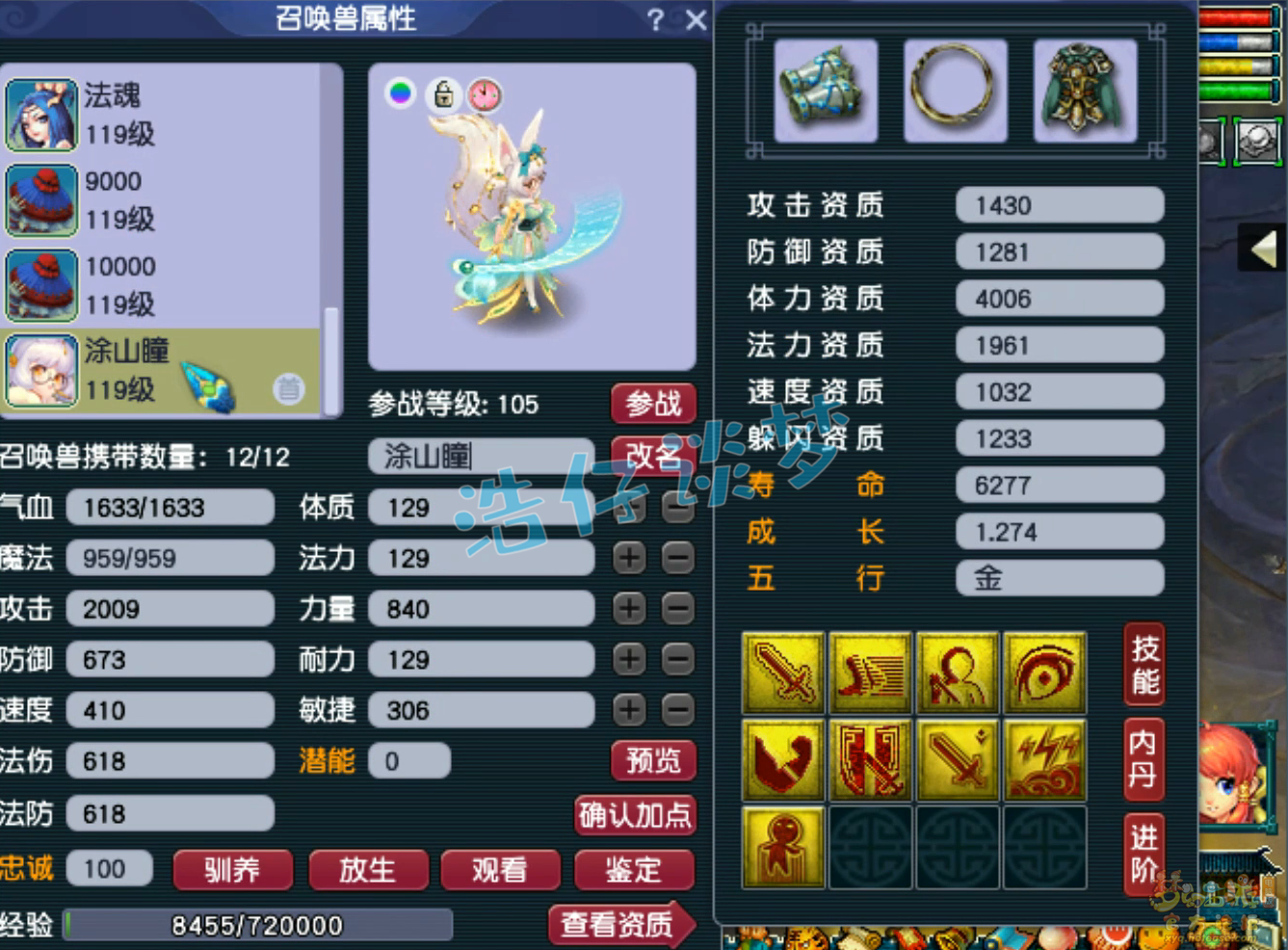The image size is (1288, 950).
Task: Increase 法力 with its plus stepper
Action: point(629,558)
